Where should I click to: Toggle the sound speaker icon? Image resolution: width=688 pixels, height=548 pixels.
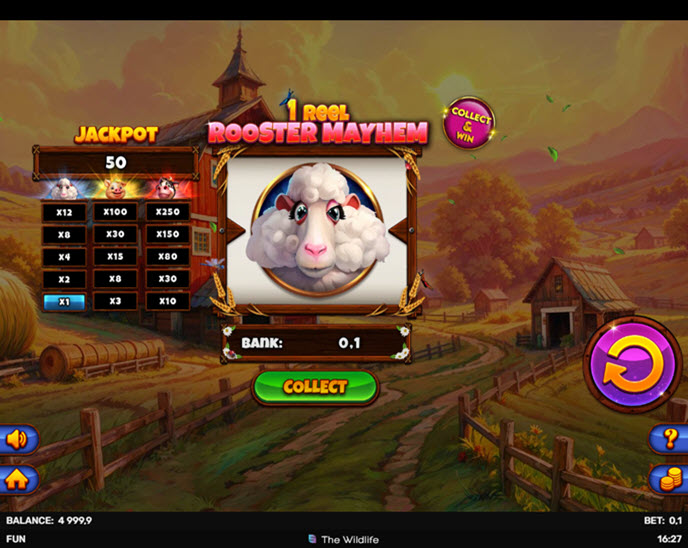(x=17, y=439)
